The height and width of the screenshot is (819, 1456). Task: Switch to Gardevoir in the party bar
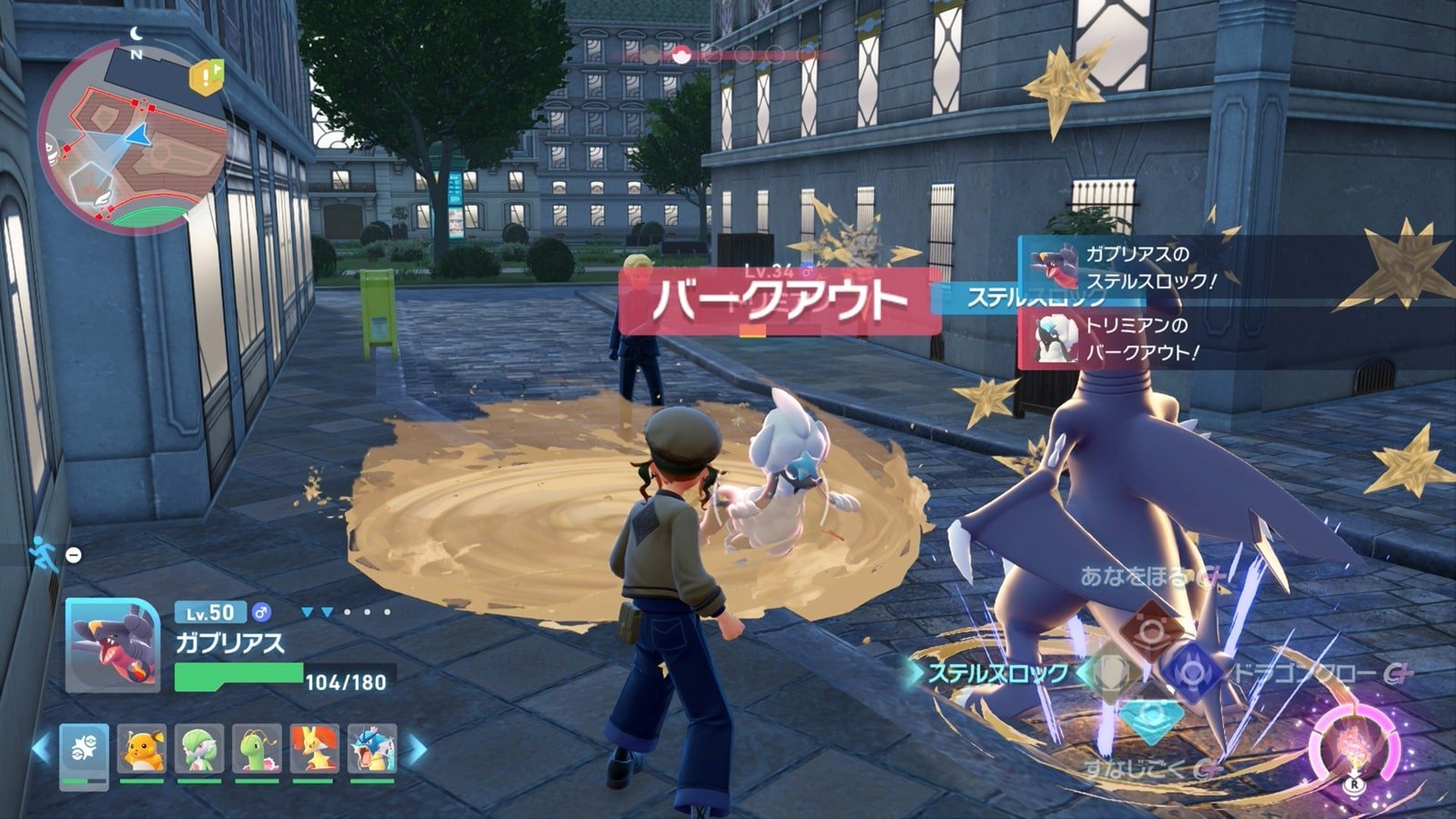click(x=199, y=751)
